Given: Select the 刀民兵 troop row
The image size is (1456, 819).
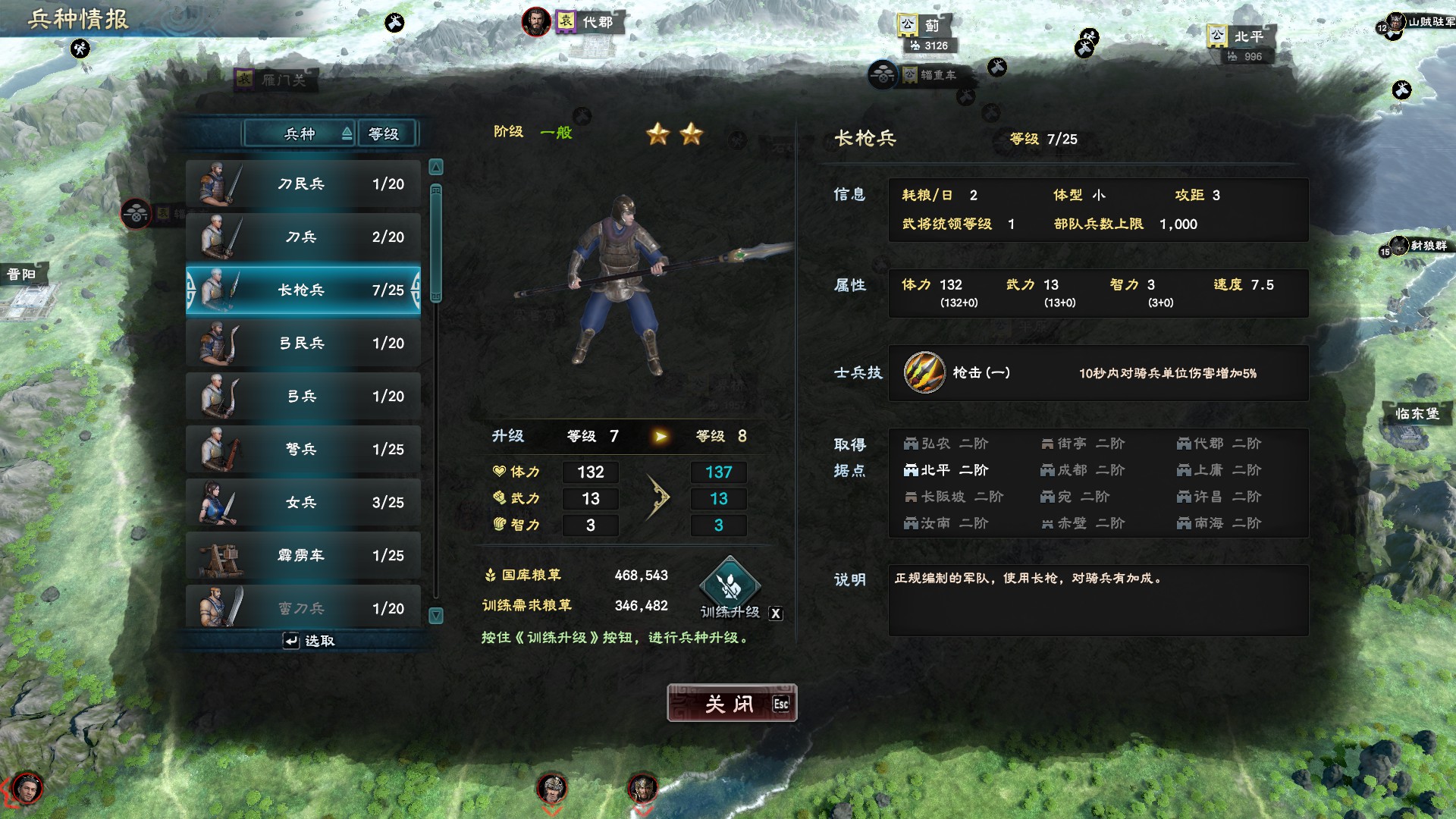Looking at the screenshot, I should point(303,184).
